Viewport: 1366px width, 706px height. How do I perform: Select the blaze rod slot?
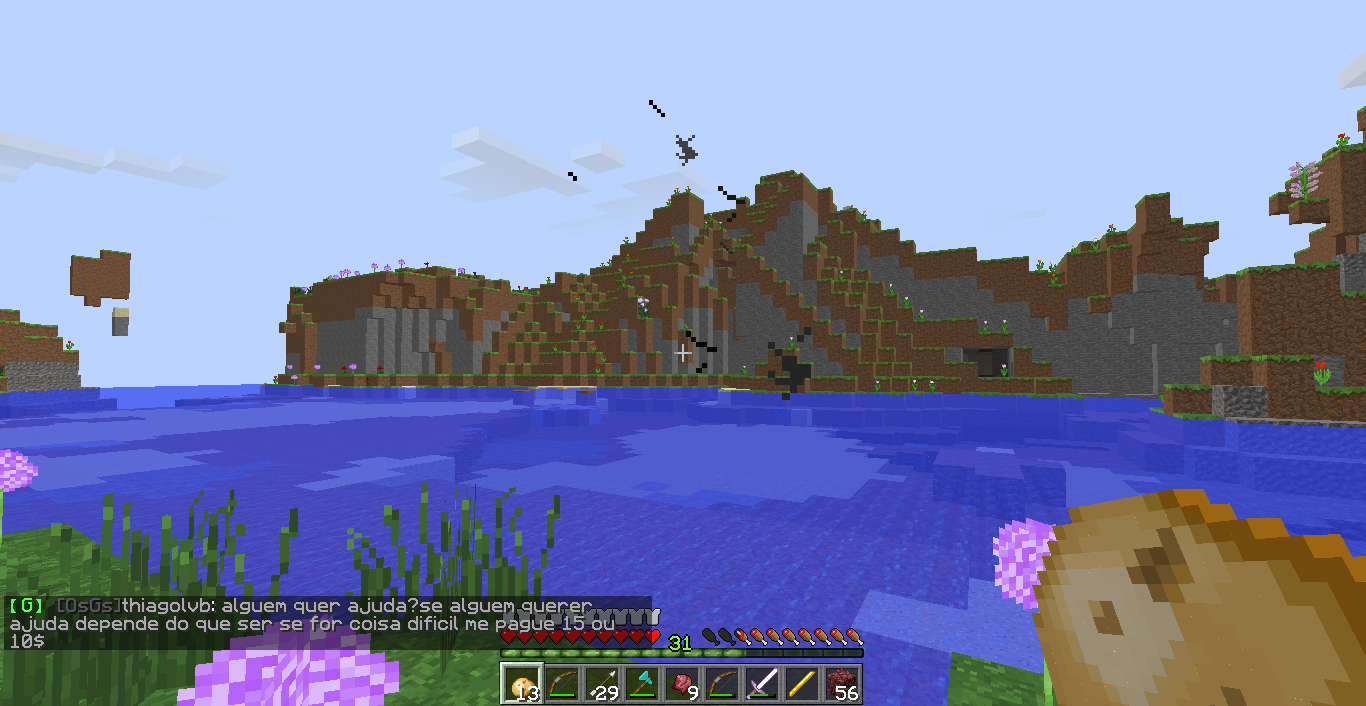[x=801, y=685]
